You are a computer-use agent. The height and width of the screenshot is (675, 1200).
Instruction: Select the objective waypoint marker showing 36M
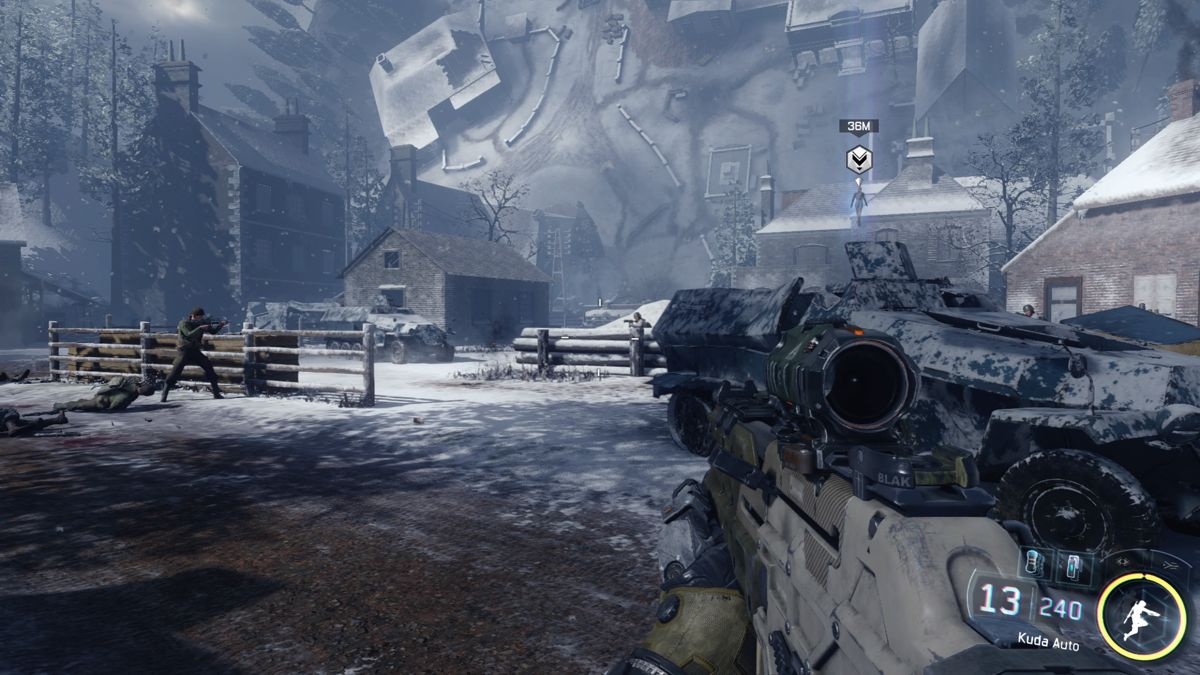click(858, 159)
